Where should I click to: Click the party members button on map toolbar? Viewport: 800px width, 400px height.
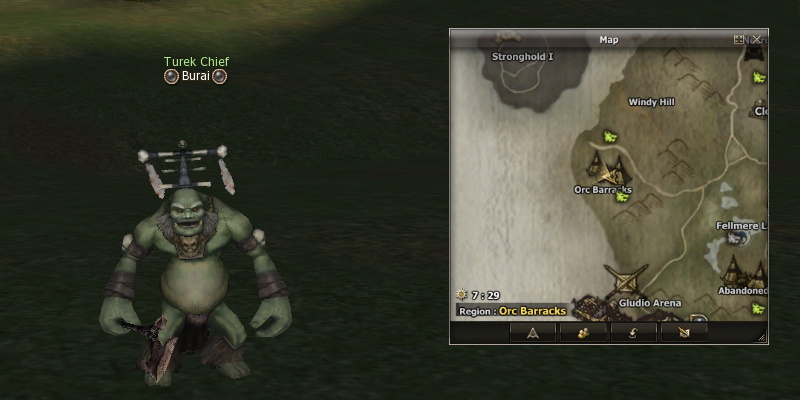coord(584,333)
